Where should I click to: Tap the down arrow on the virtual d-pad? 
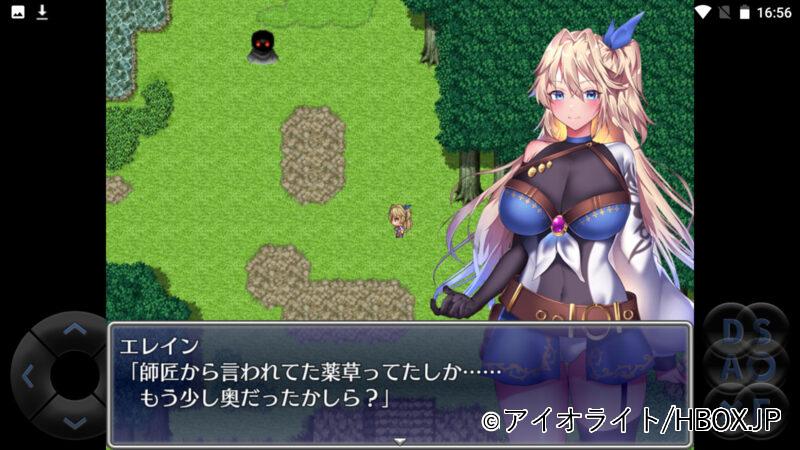(x=74, y=423)
